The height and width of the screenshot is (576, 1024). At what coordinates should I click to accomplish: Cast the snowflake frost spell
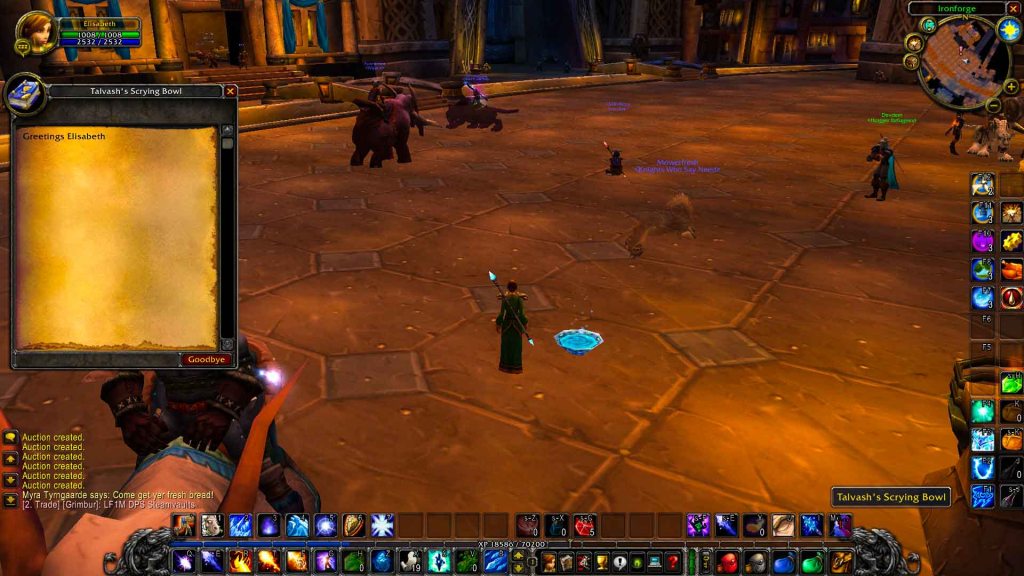(x=382, y=525)
